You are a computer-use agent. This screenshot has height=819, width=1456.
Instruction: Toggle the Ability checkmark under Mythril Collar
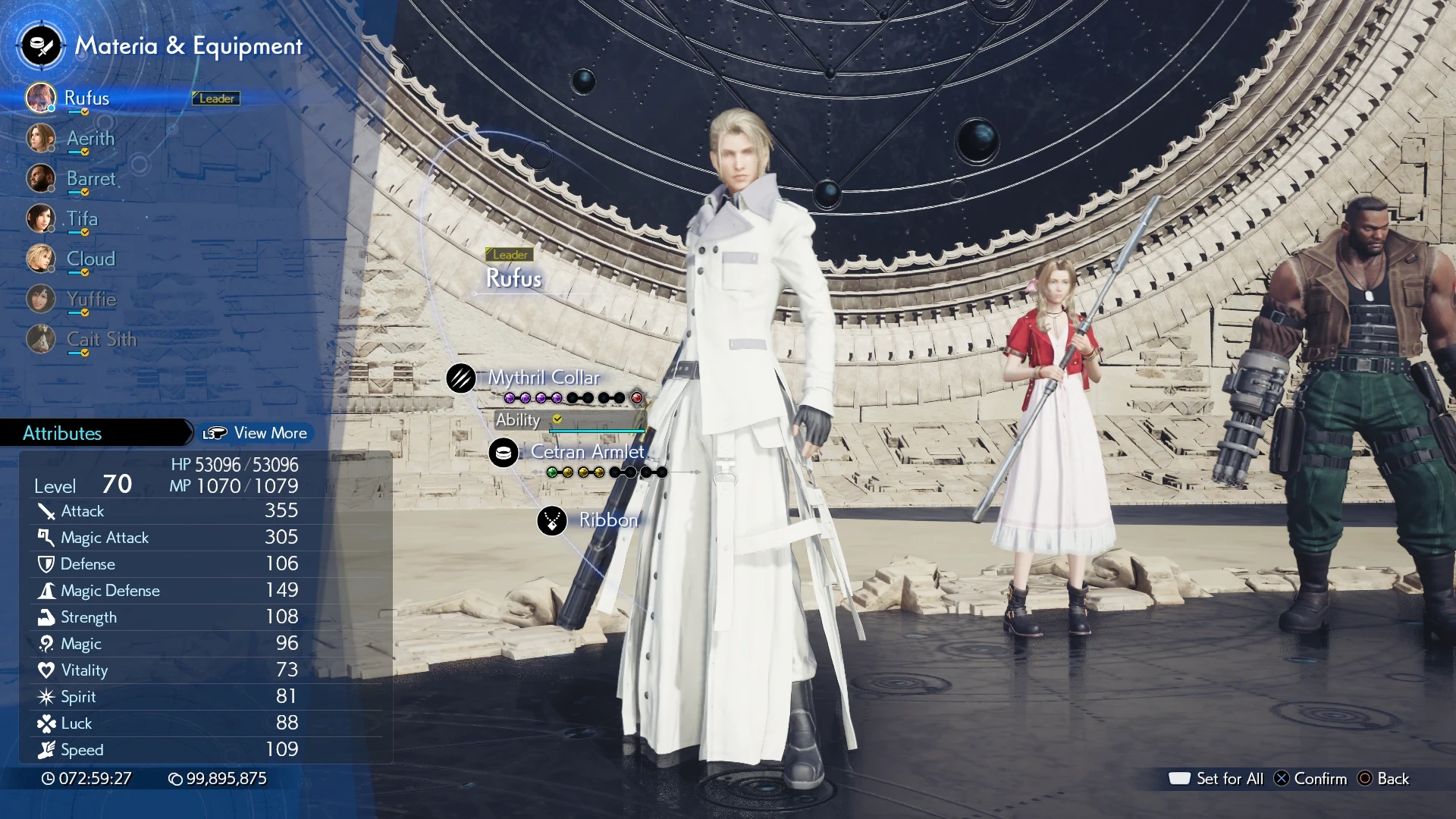(x=558, y=419)
